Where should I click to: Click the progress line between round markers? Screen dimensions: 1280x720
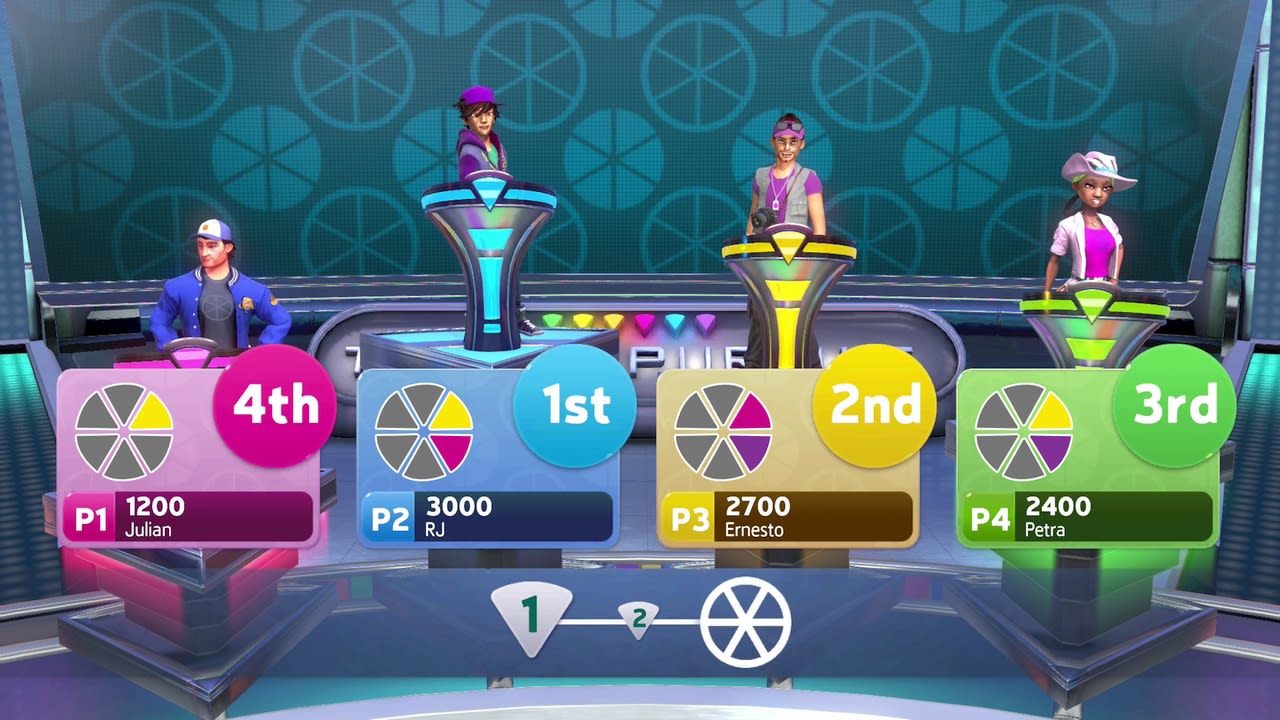pos(590,620)
